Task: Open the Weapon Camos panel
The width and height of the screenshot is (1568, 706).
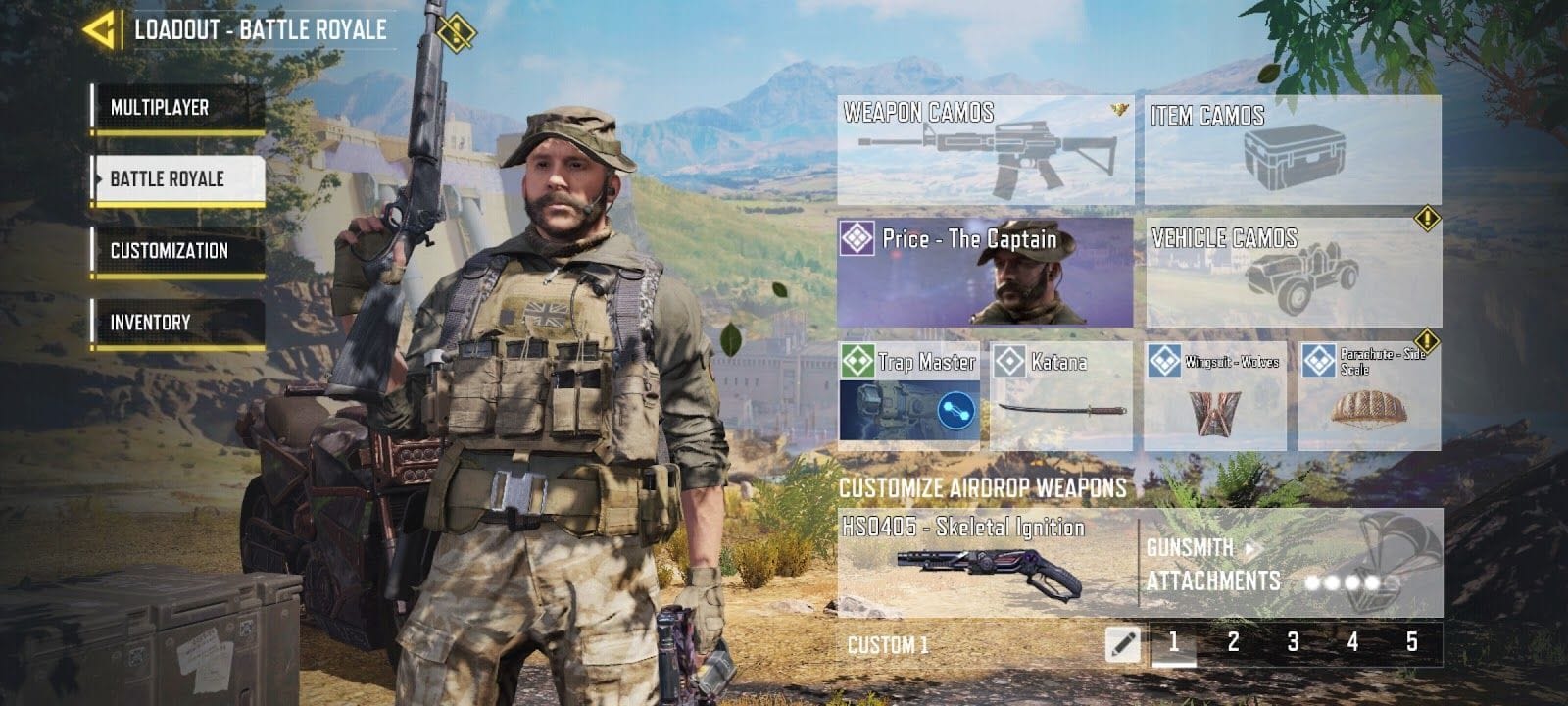Action: click(985, 150)
